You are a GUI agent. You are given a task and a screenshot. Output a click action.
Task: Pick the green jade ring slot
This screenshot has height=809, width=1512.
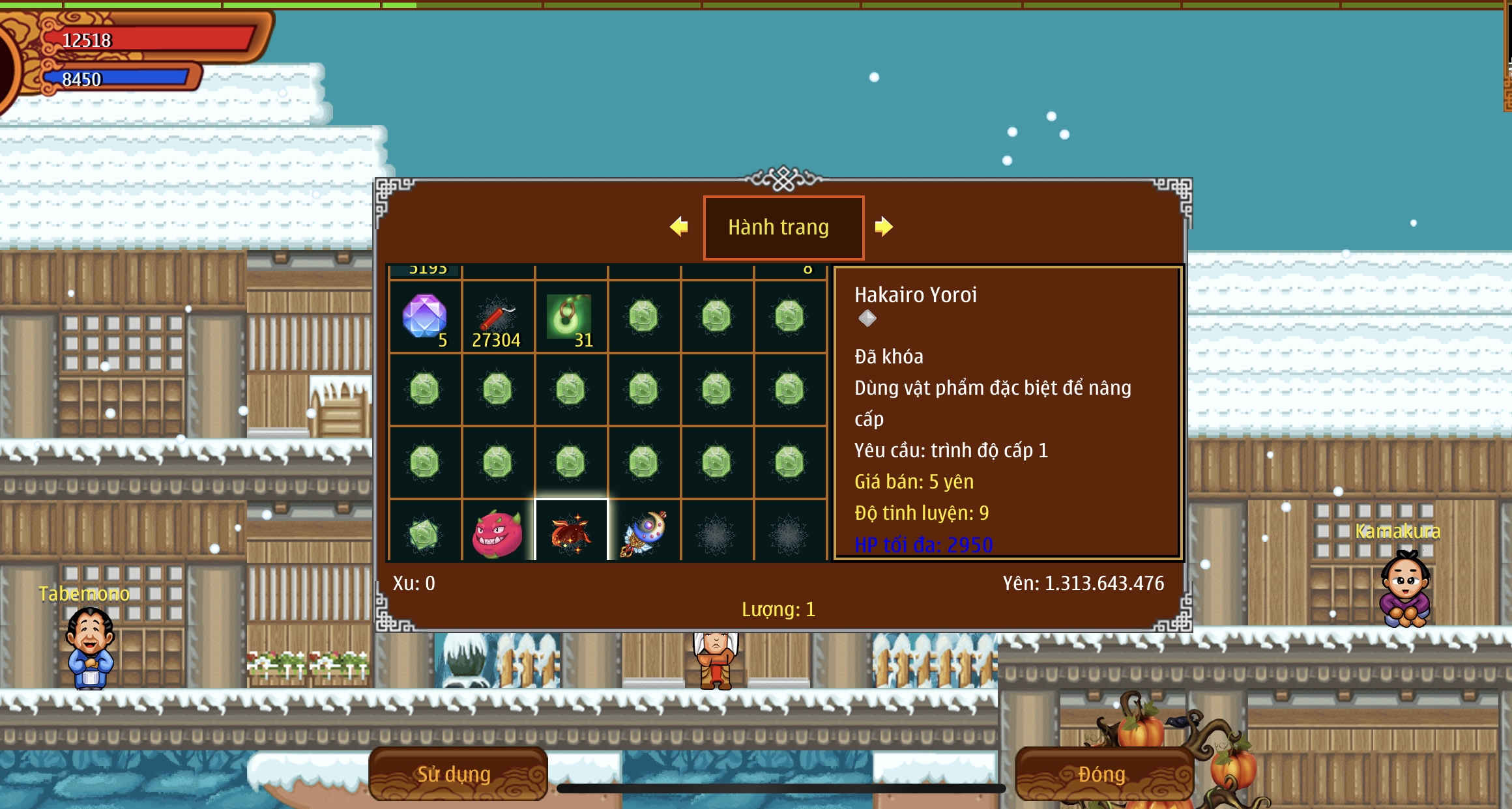pos(570,317)
